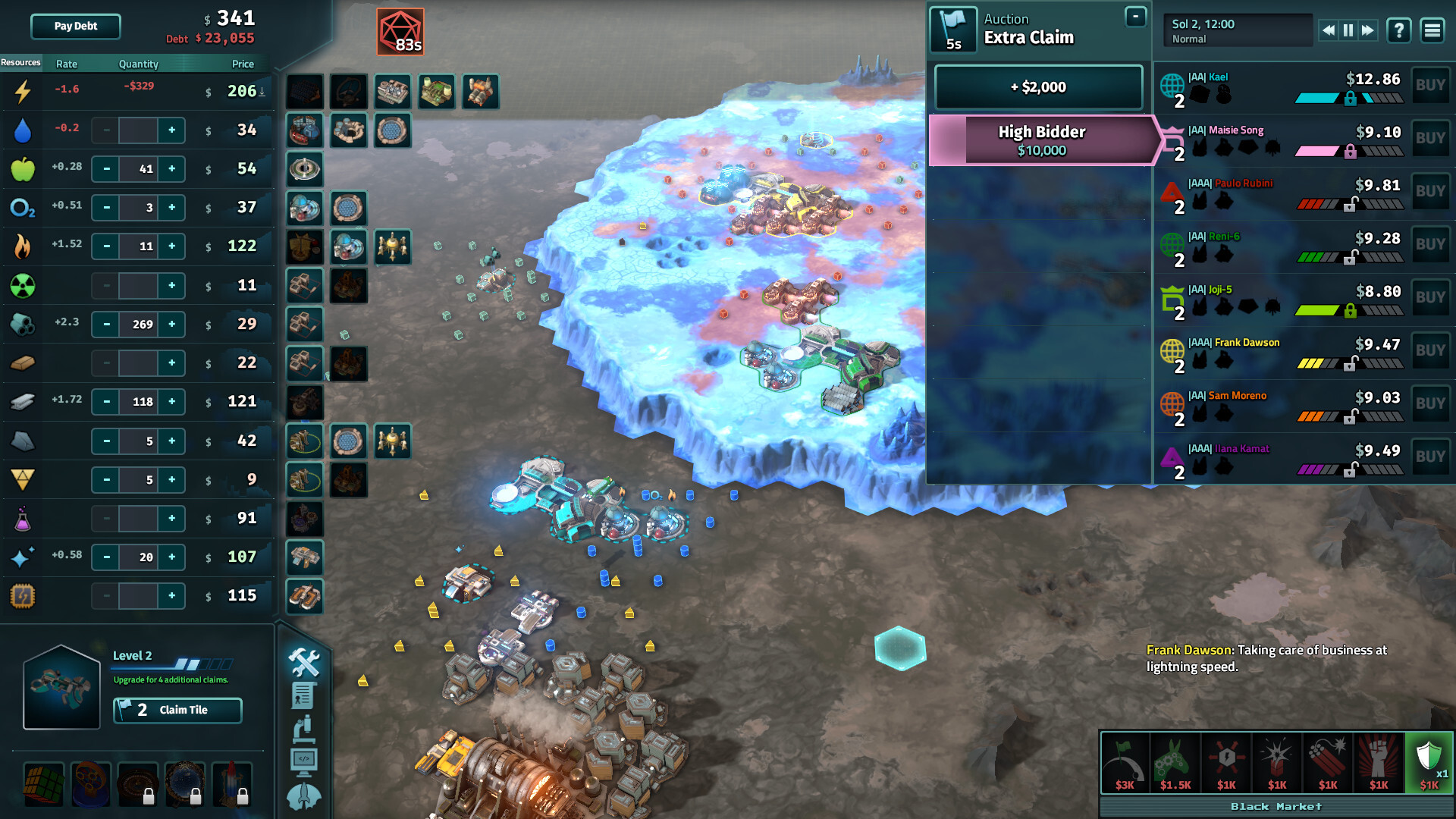Collapse the Extra Claim auction panel
1456x819 pixels.
click(x=1135, y=15)
